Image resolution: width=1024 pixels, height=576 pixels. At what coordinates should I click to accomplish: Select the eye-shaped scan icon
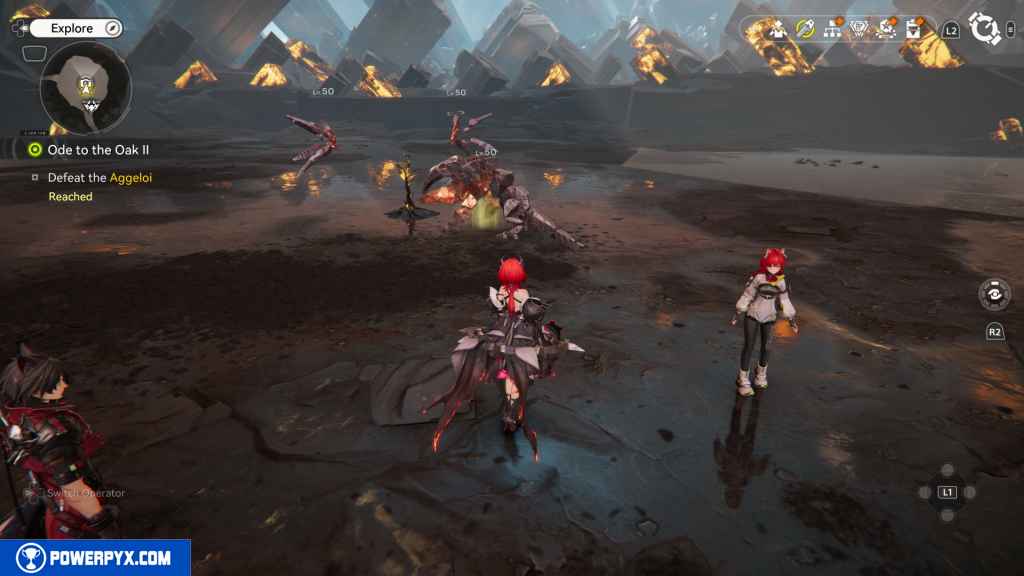(993, 294)
